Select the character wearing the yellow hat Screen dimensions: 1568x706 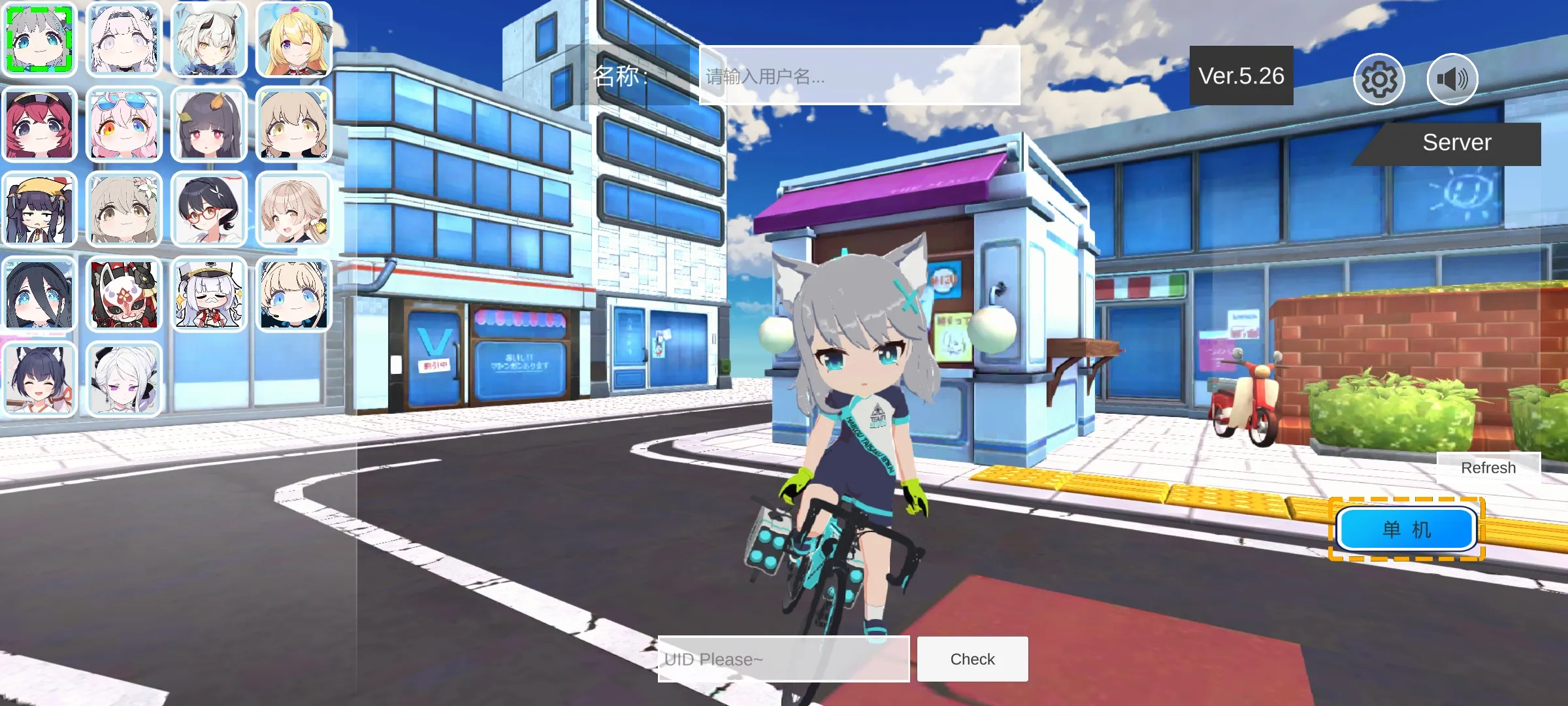tap(41, 208)
